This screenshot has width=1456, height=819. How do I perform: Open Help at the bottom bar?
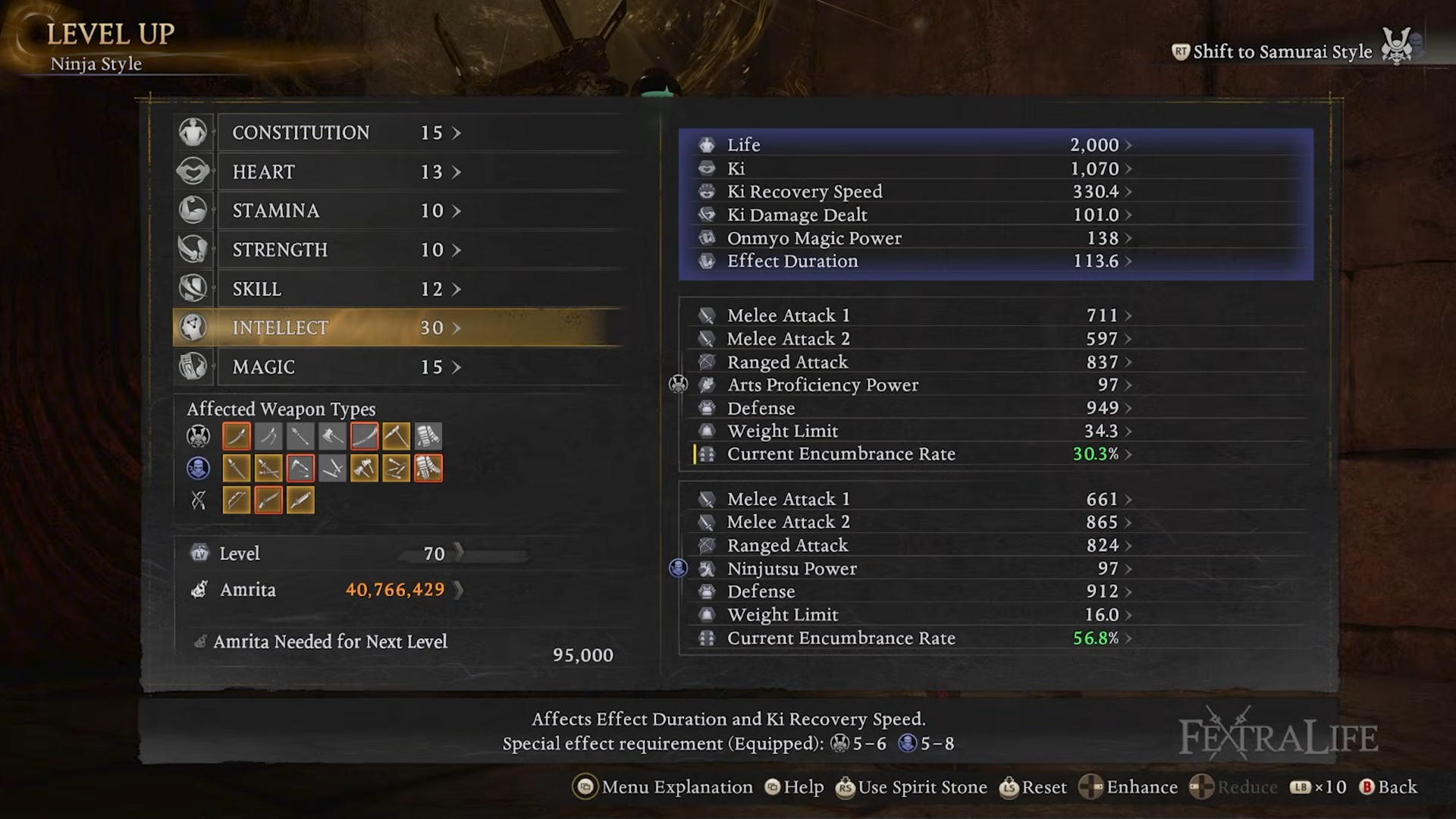coord(794,787)
